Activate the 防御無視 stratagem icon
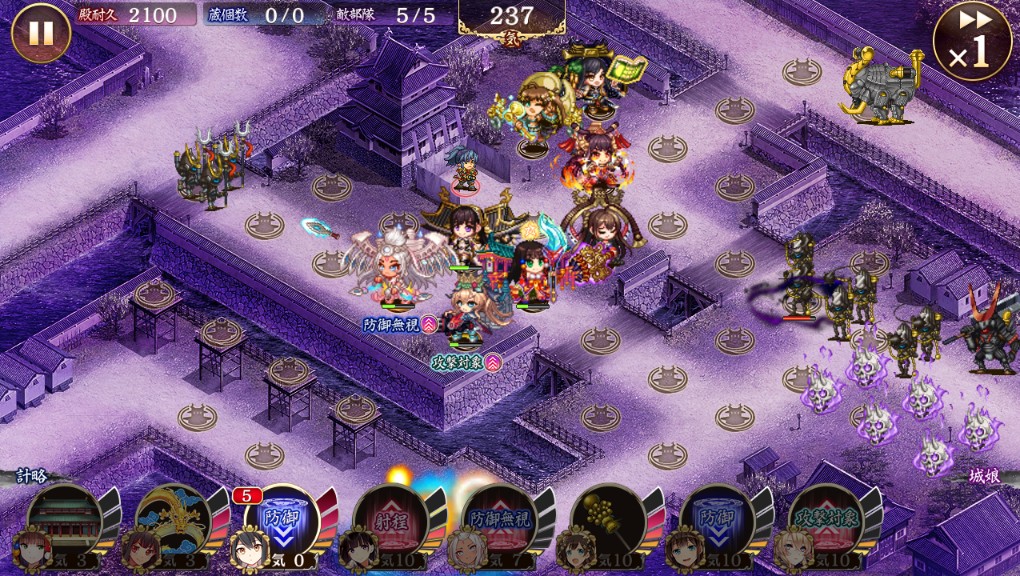The height and width of the screenshot is (576, 1020). click(499, 520)
